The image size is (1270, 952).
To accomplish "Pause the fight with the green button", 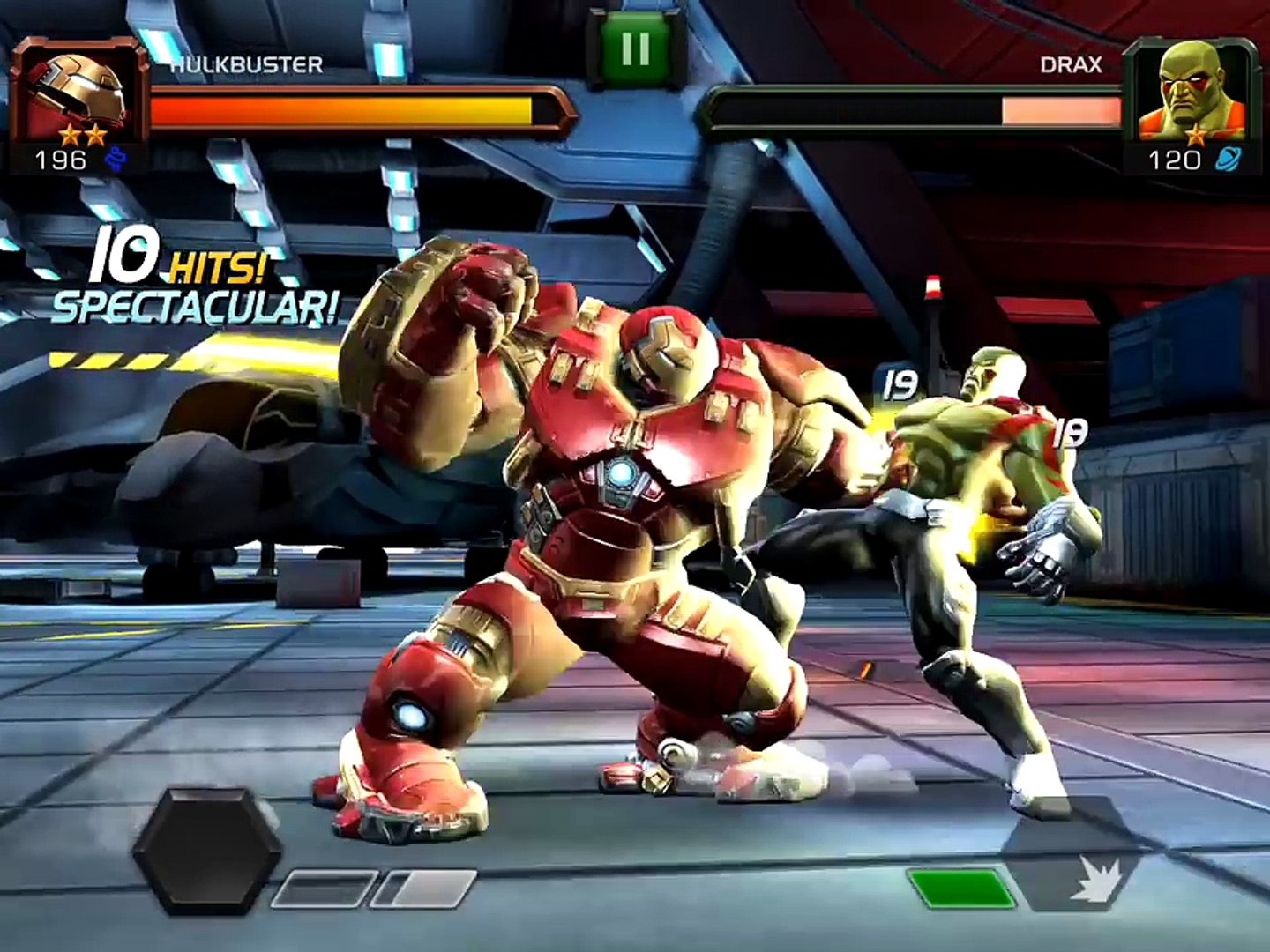I will click(635, 48).
